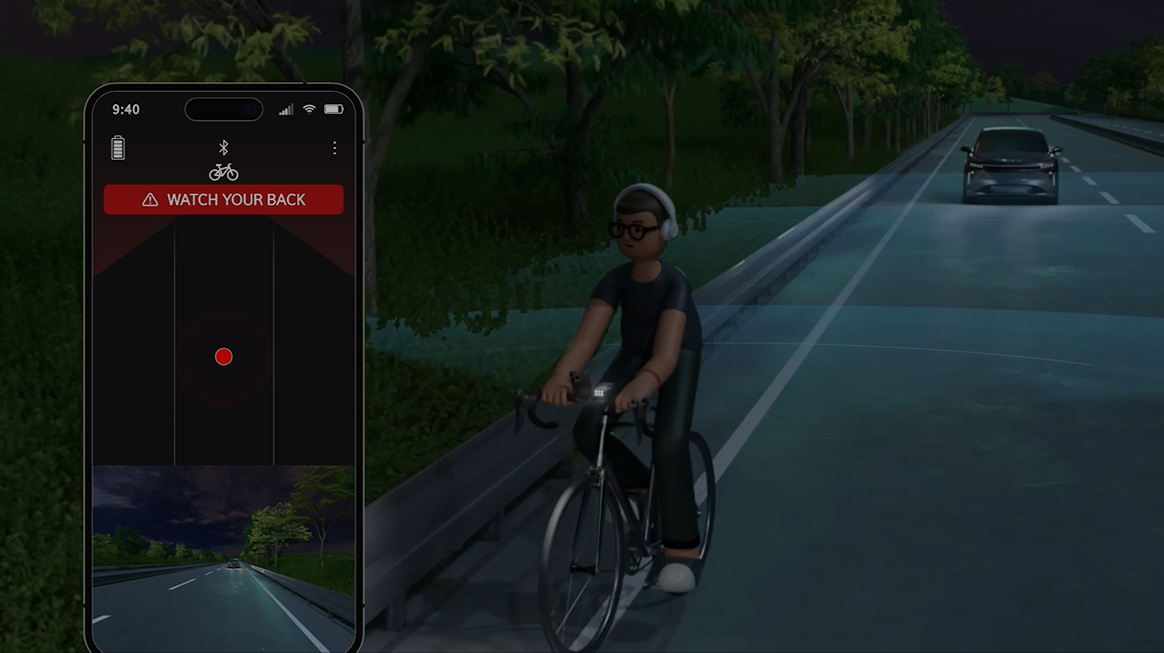Select the bicycle icon
This screenshot has height=653, width=1164.
224,172
